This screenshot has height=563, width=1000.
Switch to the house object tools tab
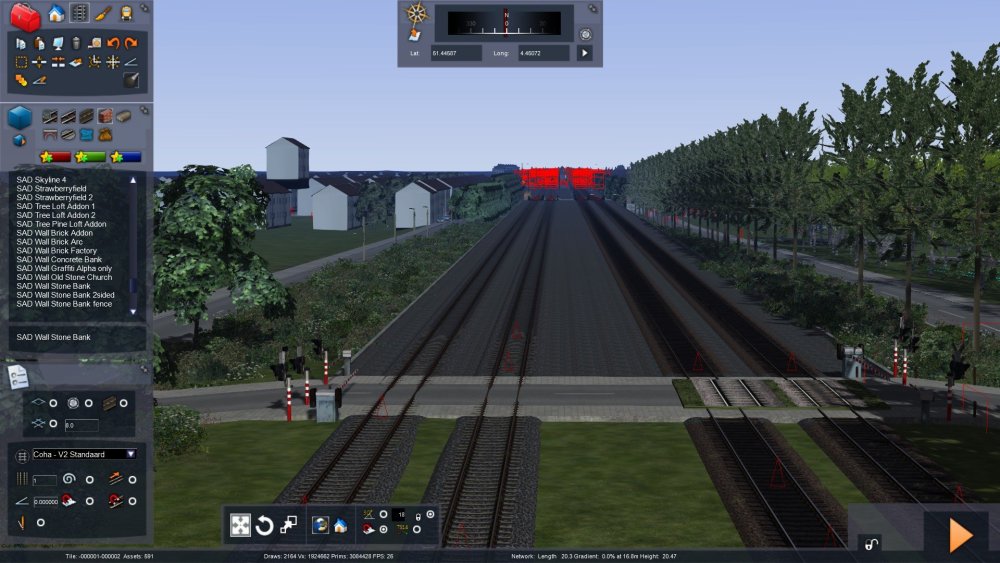56,13
